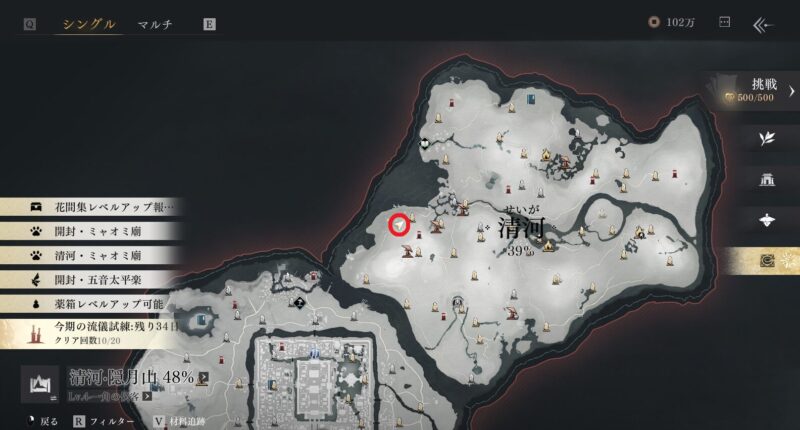Switch to the マルチ tab
Screen dimensions: 800x430
coord(155,24)
